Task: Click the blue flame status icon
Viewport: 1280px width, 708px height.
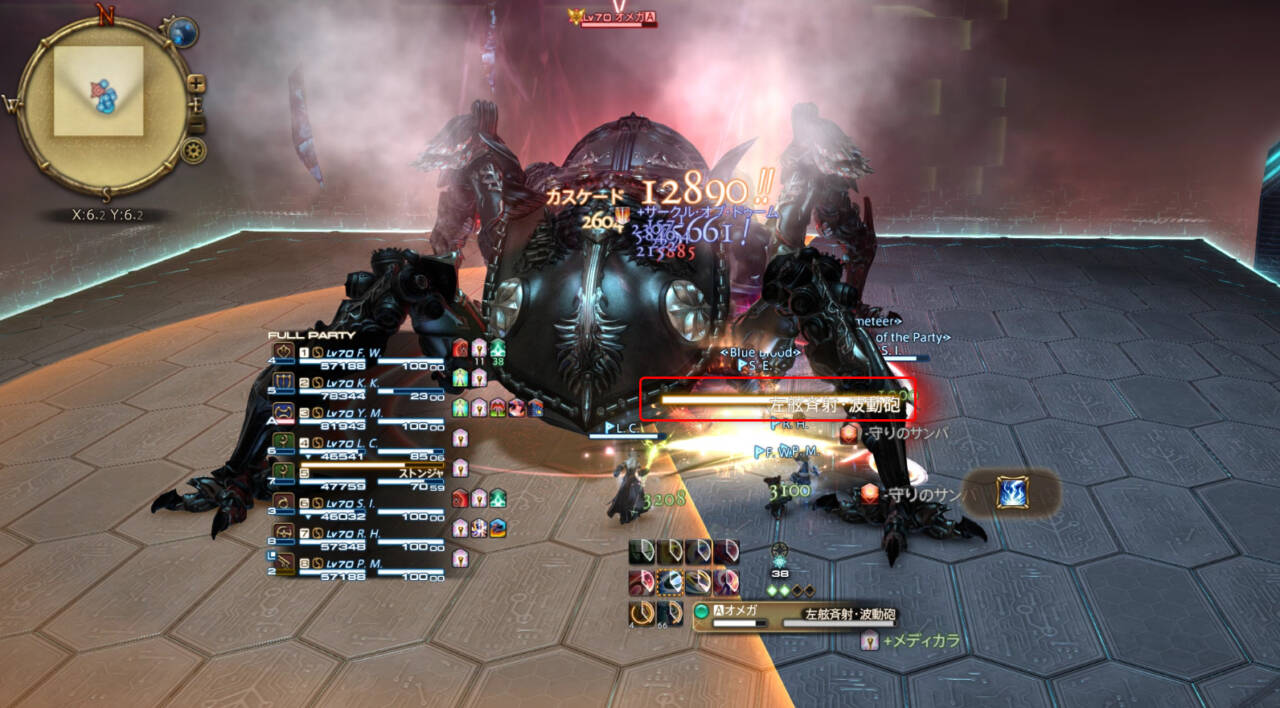Action: click(1011, 493)
